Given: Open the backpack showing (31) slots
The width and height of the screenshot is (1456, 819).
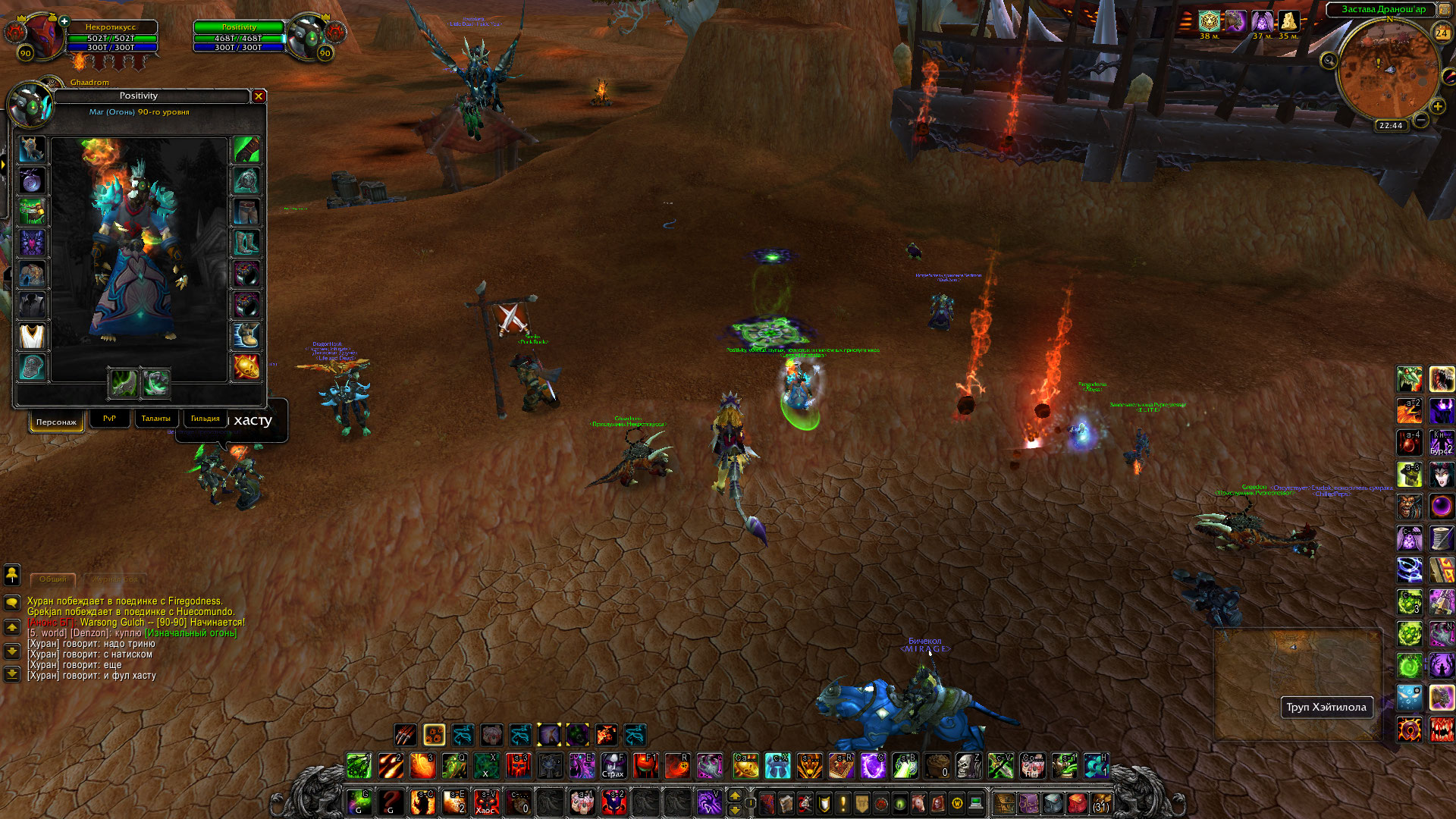Looking at the screenshot, I should click(1101, 803).
